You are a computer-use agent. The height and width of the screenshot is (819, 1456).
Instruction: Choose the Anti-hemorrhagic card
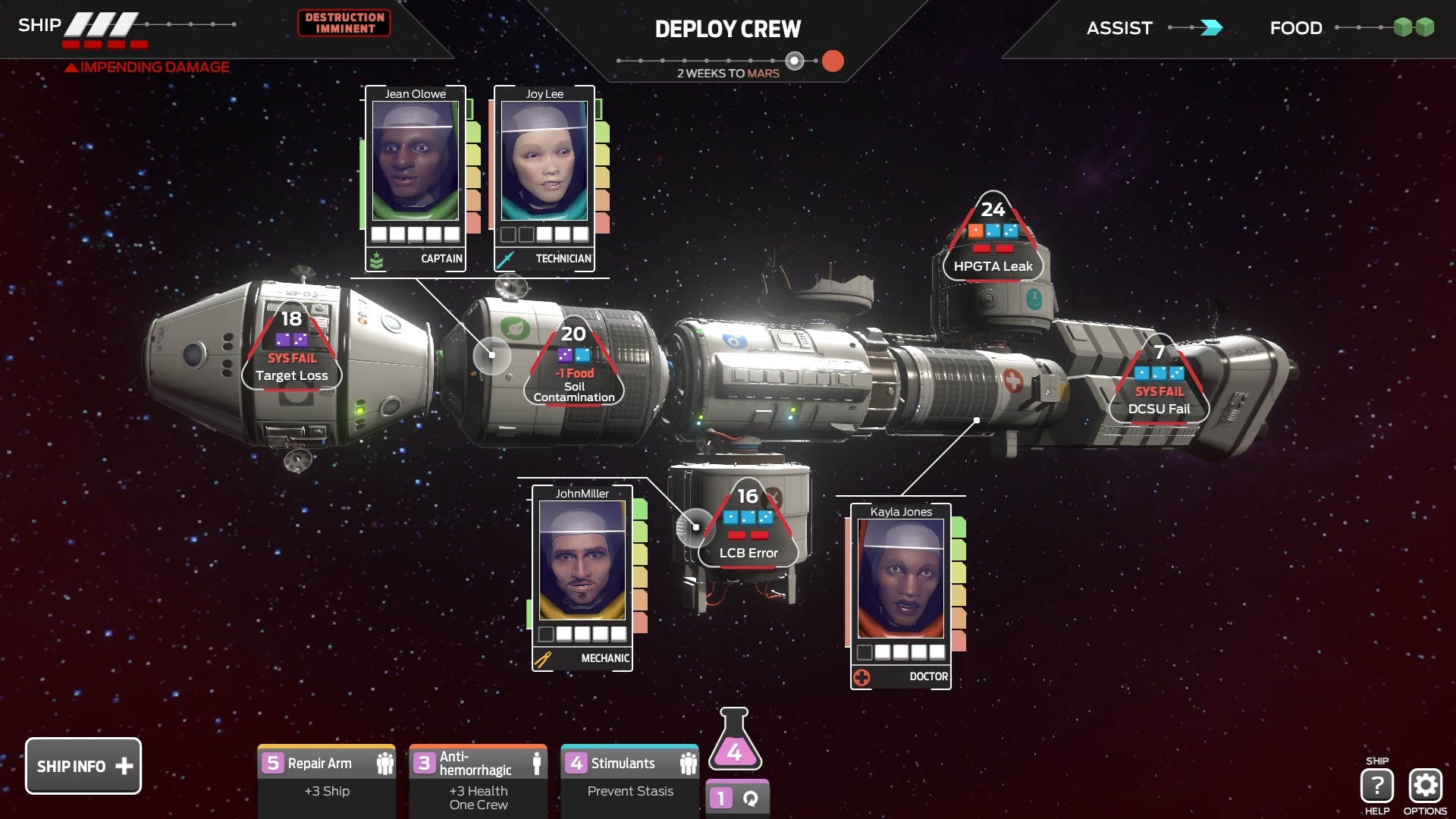478,779
